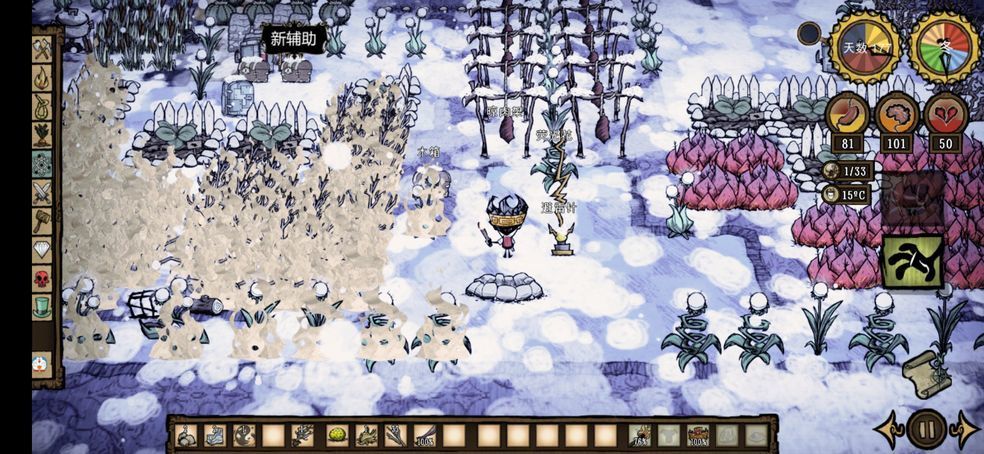Tap the pick-up hand action button

click(912, 262)
